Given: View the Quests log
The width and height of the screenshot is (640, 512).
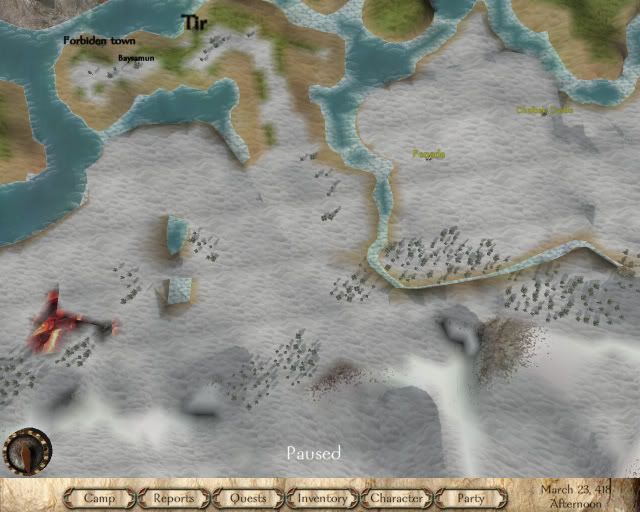Looking at the screenshot, I should pos(247,497).
